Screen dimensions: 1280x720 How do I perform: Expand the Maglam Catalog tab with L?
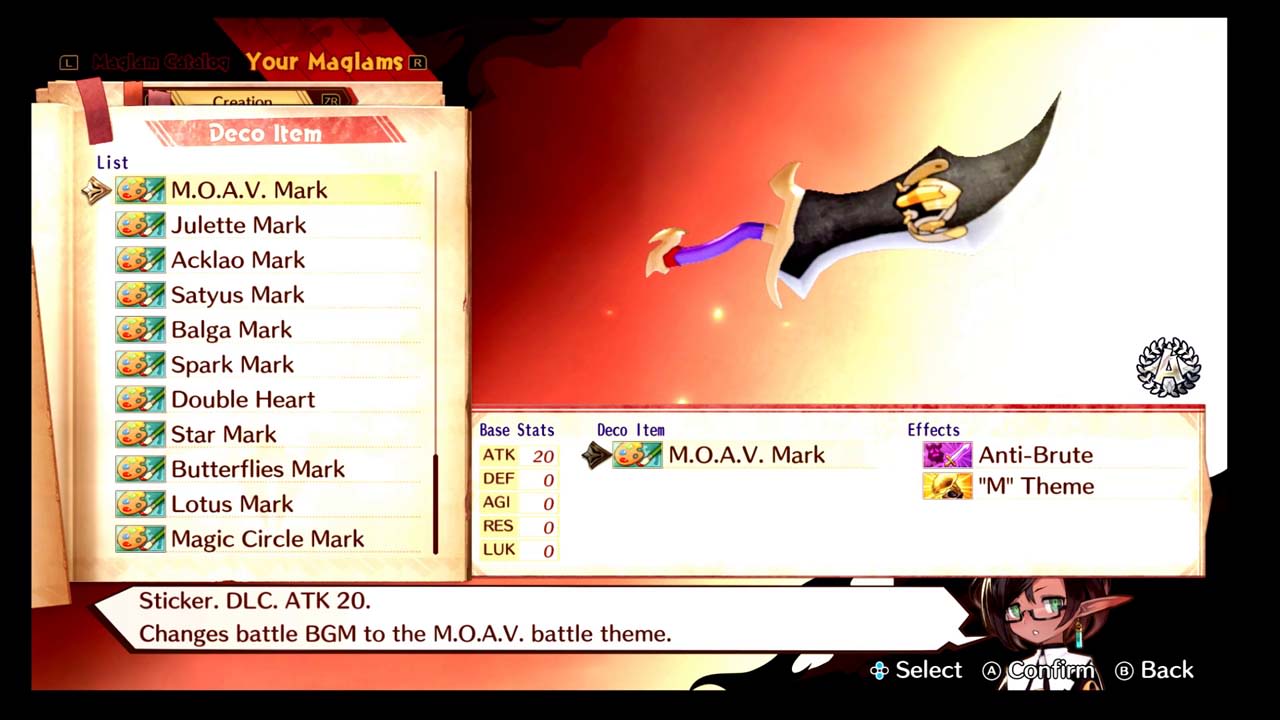click(68, 61)
